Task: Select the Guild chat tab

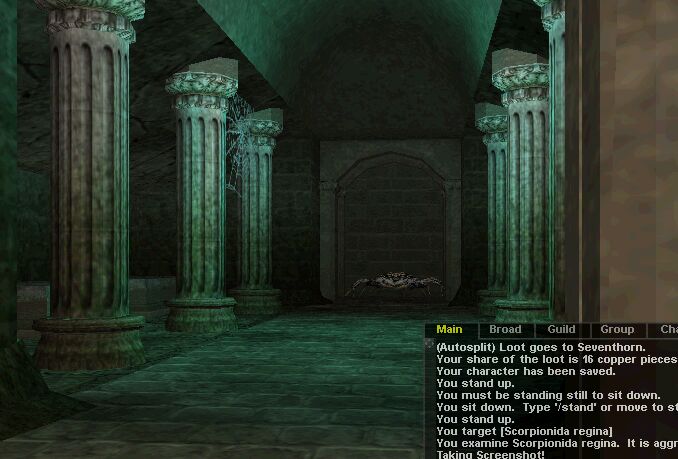Action: pyautogui.click(x=561, y=330)
